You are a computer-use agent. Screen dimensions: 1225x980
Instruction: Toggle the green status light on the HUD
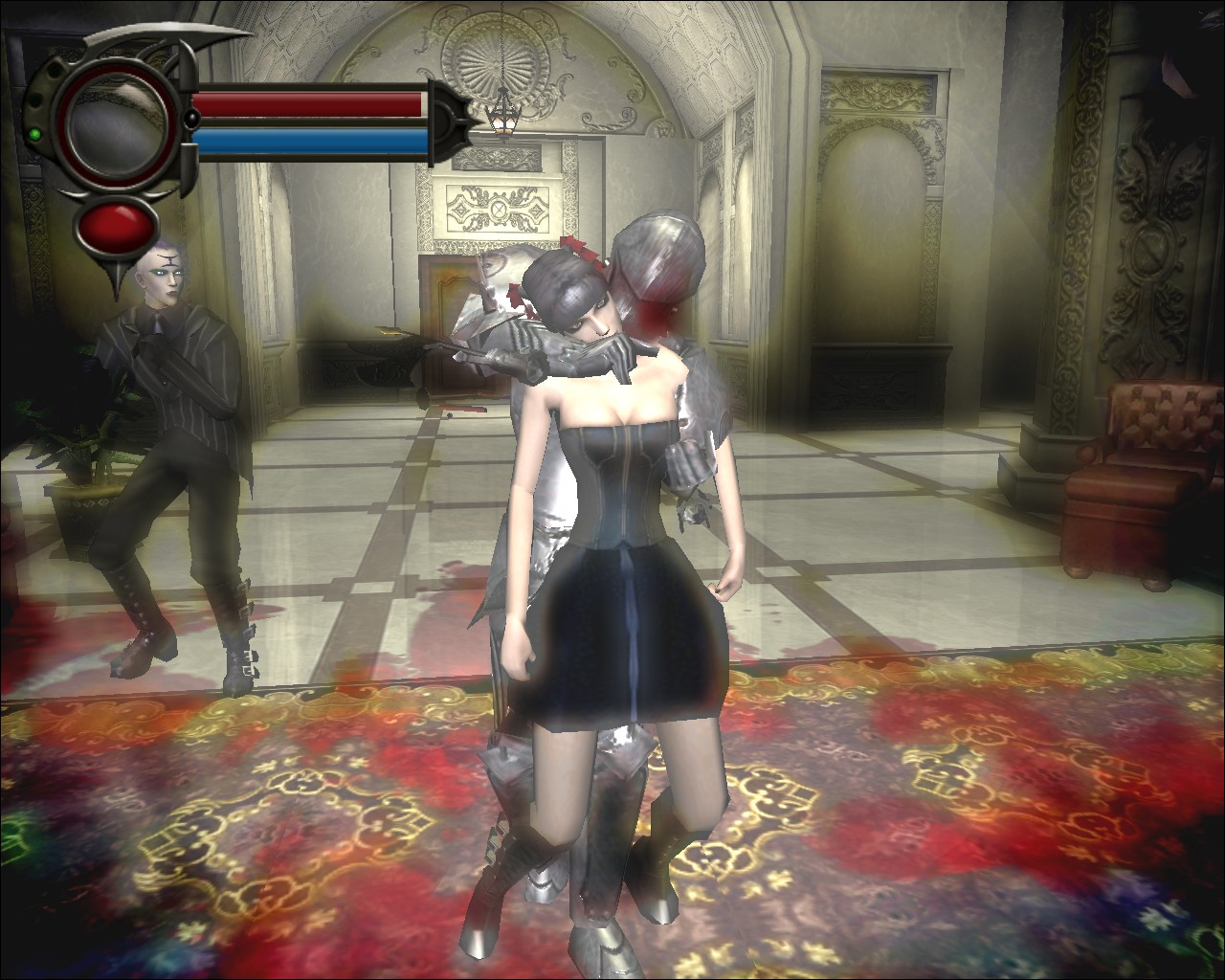pos(35,134)
